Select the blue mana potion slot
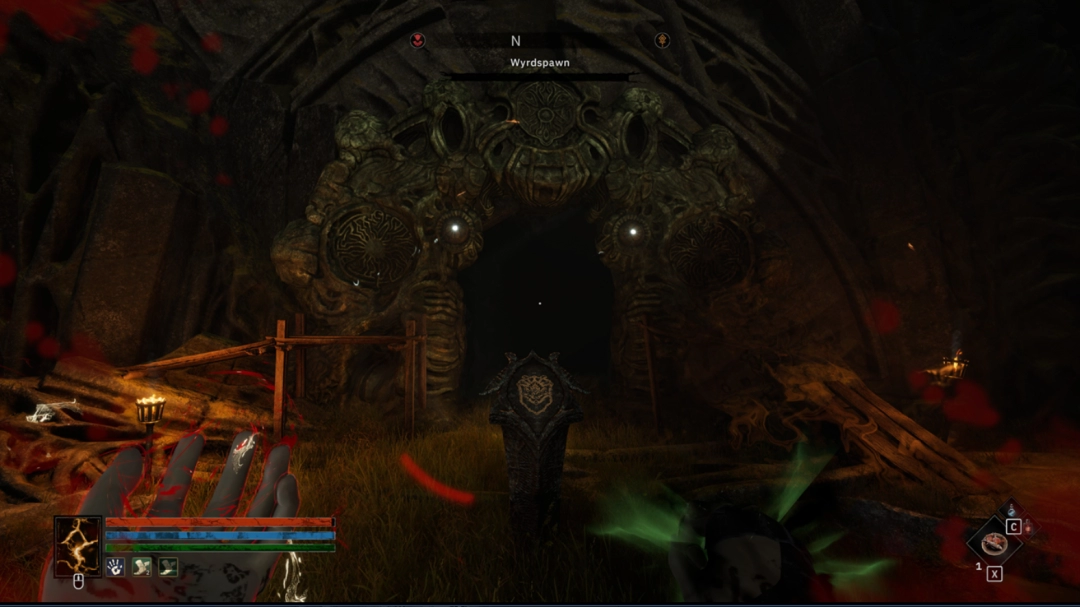This screenshot has height=607, width=1080. point(1010,511)
